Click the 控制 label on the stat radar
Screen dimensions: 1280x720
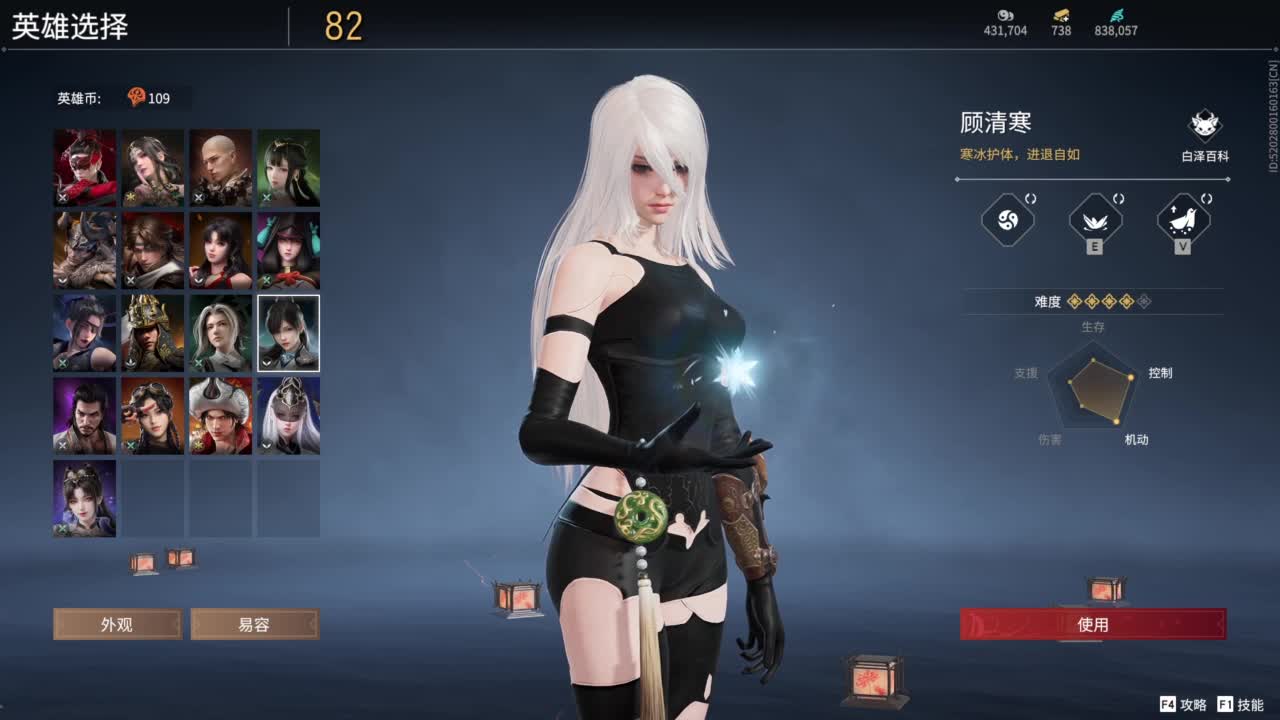tap(1160, 372)
